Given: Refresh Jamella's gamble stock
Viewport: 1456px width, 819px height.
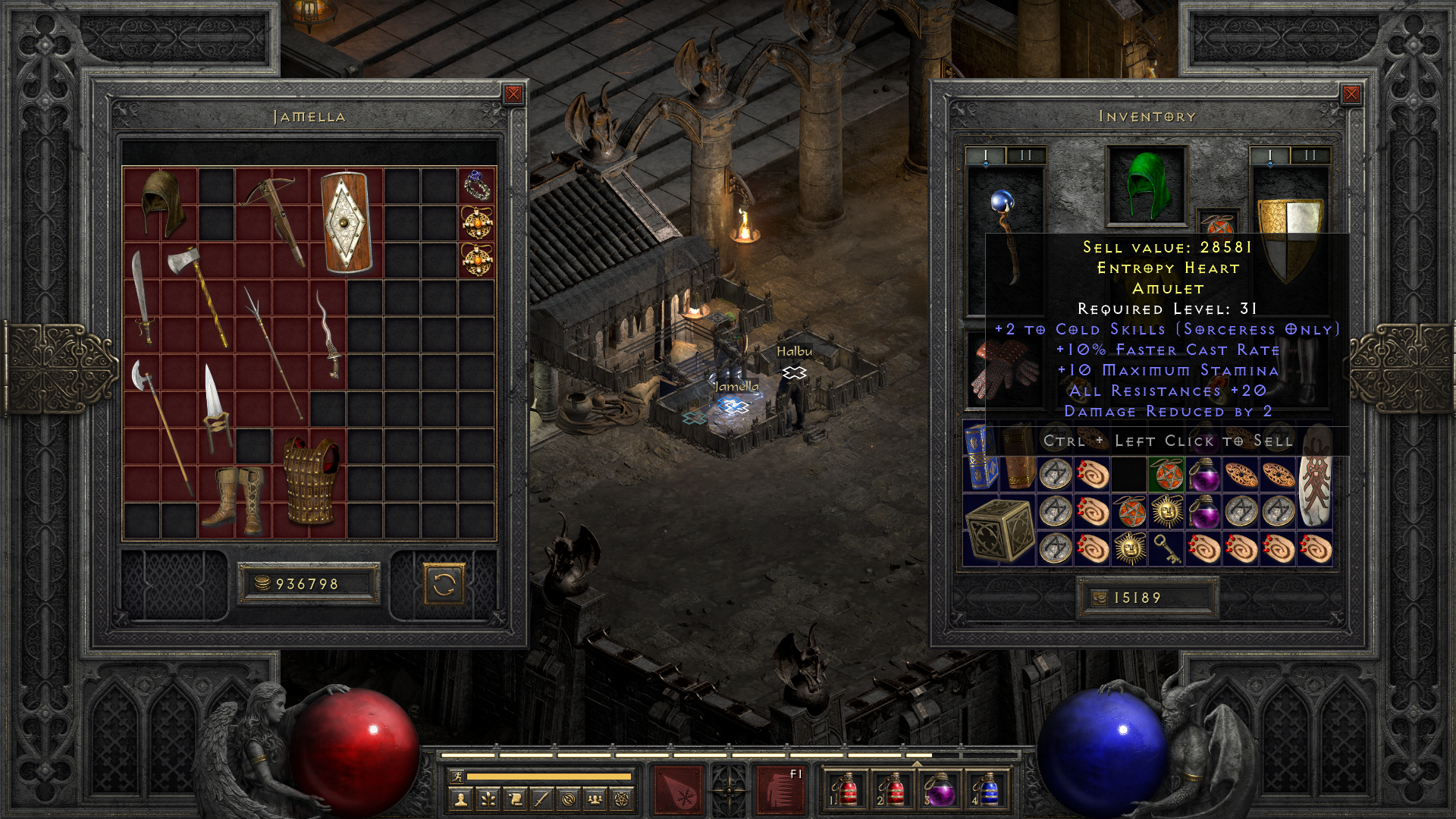Looking at the screenshot, I should click(444, 585).
